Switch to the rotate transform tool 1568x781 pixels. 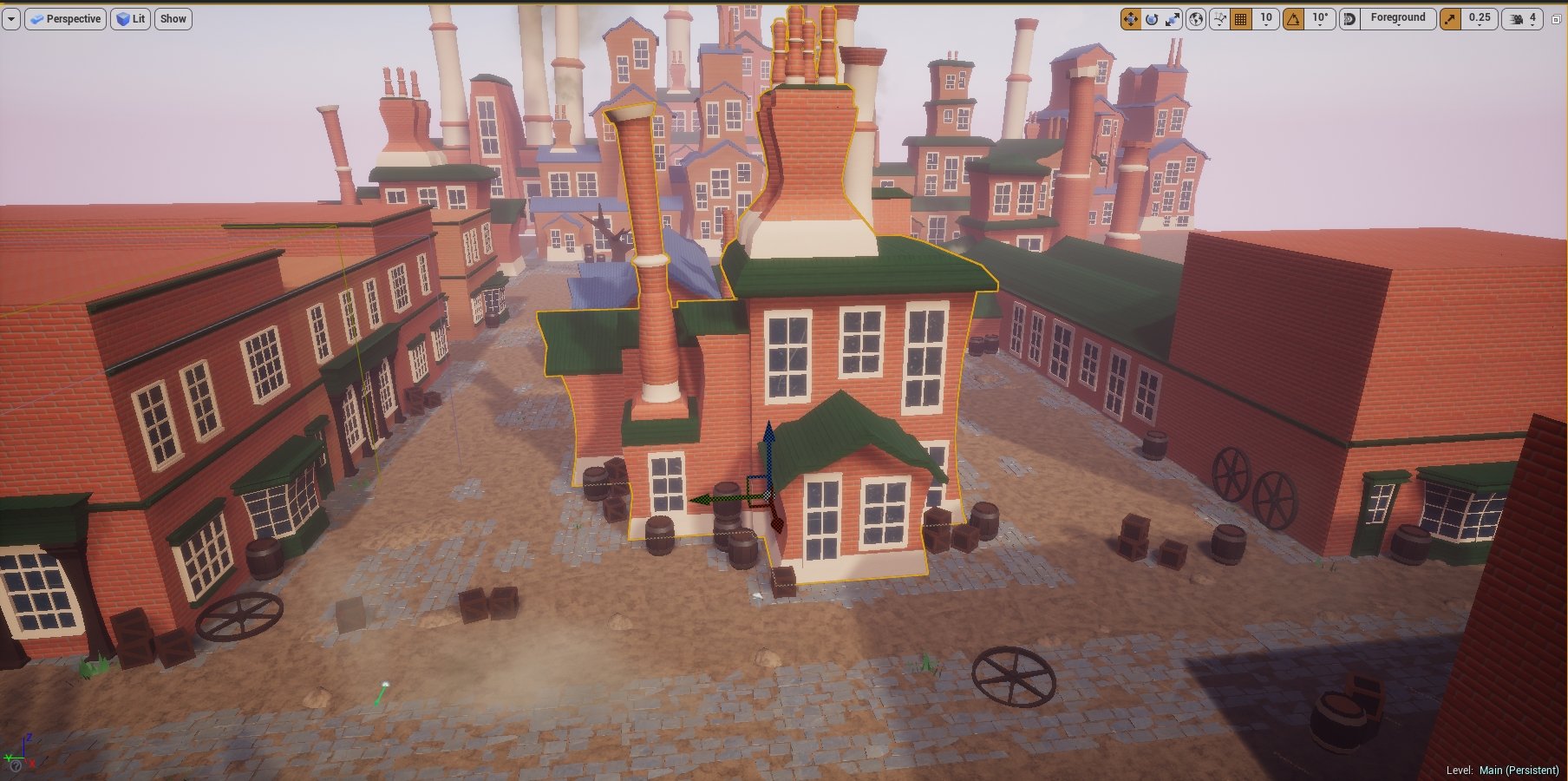1152,19
